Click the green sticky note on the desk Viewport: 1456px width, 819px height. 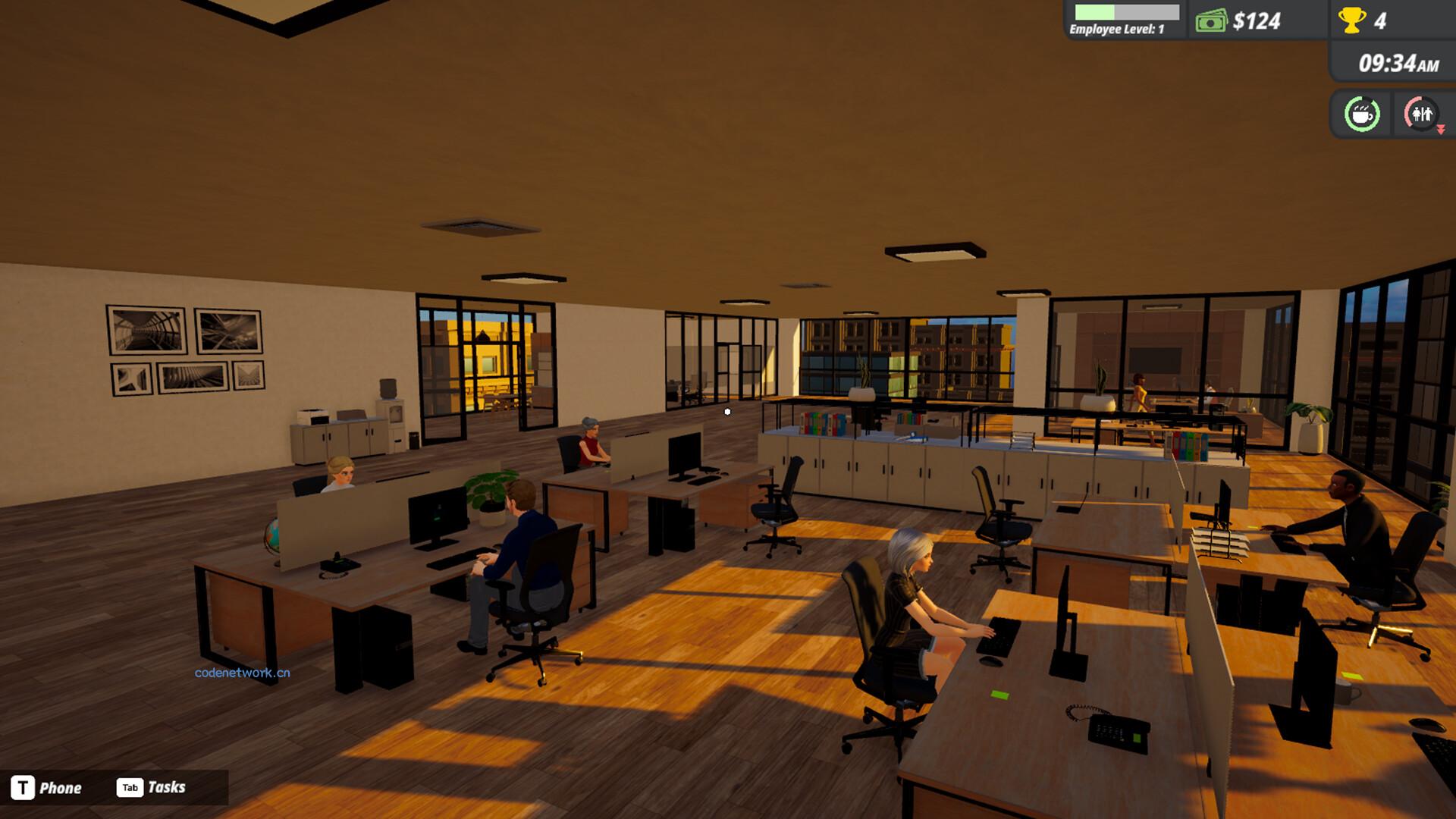pyautogui.click(x=1000, y=695)
